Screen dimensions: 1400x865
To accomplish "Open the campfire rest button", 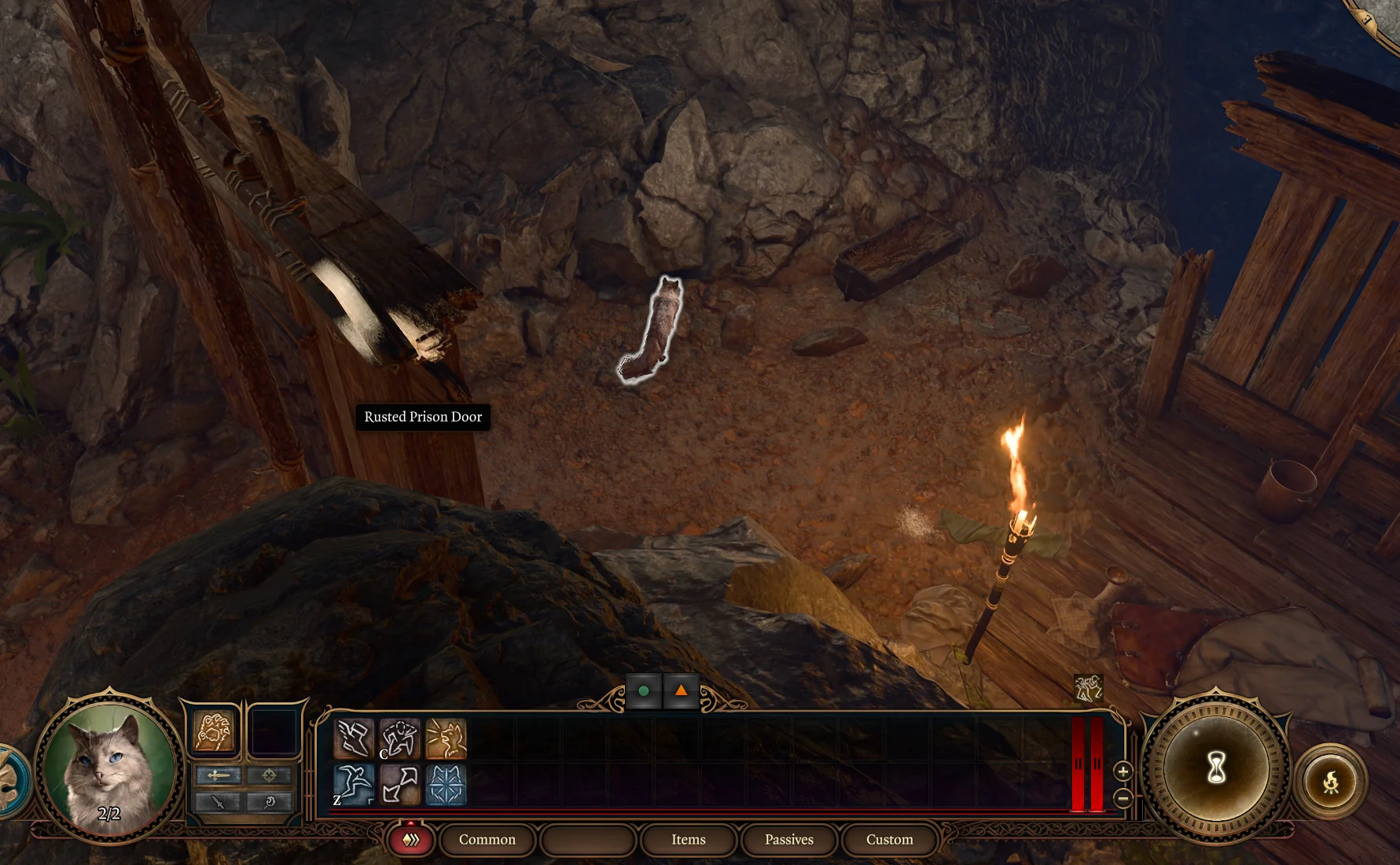I will tap(1330, 782).
